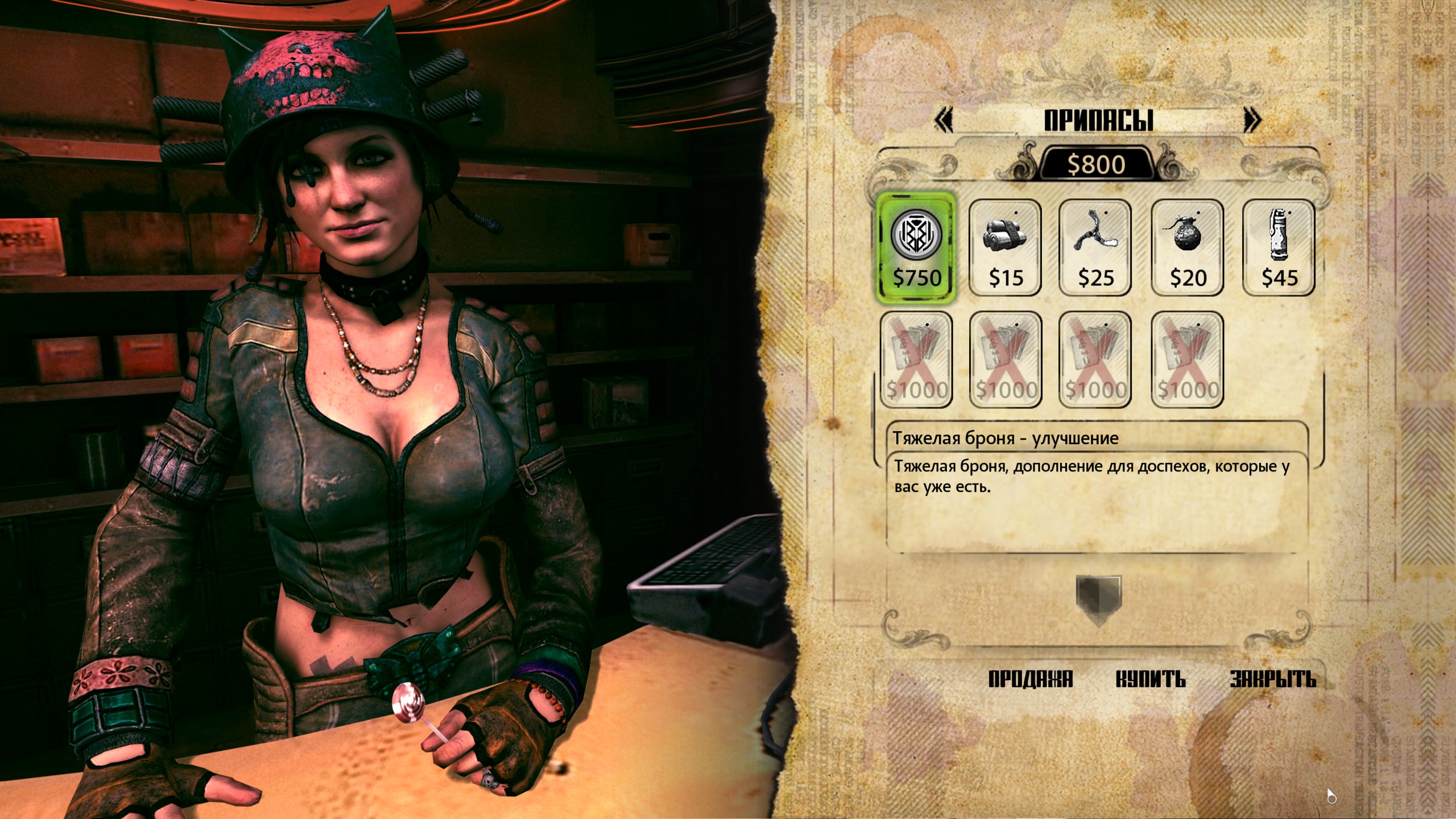The width and height of the screenshot is (1456, 819).
Task: Close the shop with Закрыть
Action: [x=1273, y=679]
